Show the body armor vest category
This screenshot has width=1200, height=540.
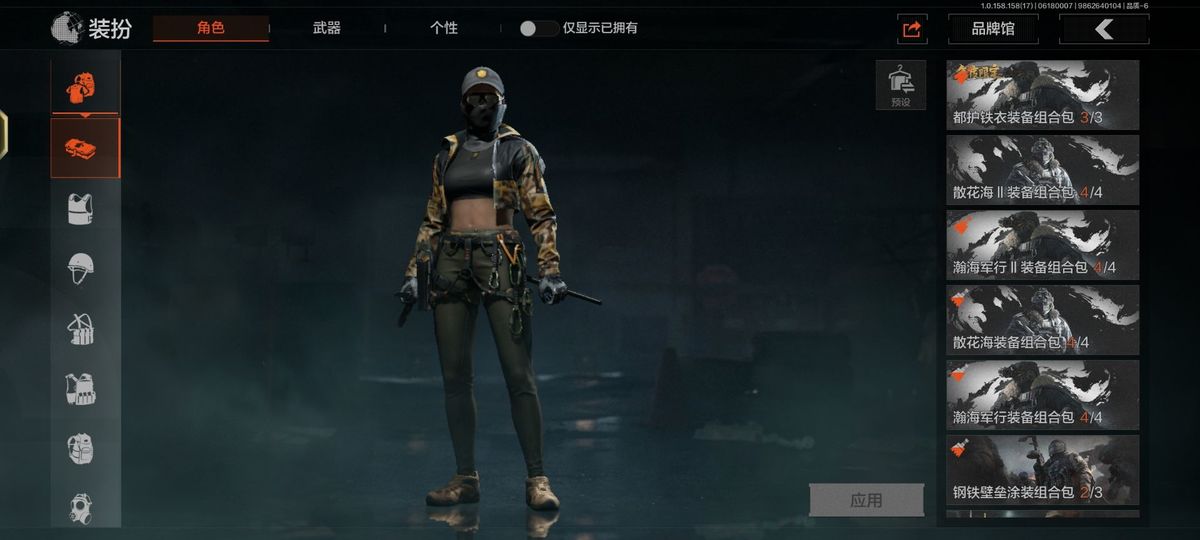(80, 209)
